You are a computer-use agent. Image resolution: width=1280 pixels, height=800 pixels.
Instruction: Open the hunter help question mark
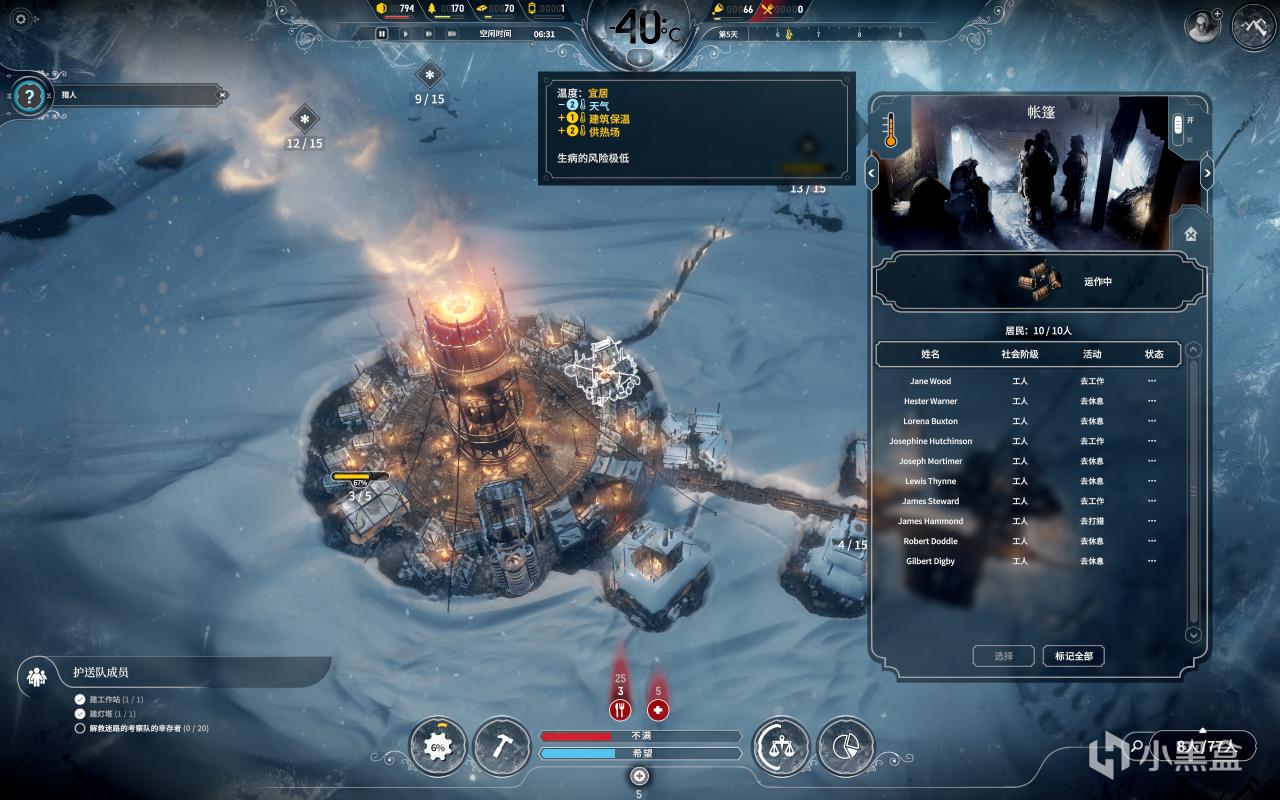pyautogui.click(x=30, y=96)
